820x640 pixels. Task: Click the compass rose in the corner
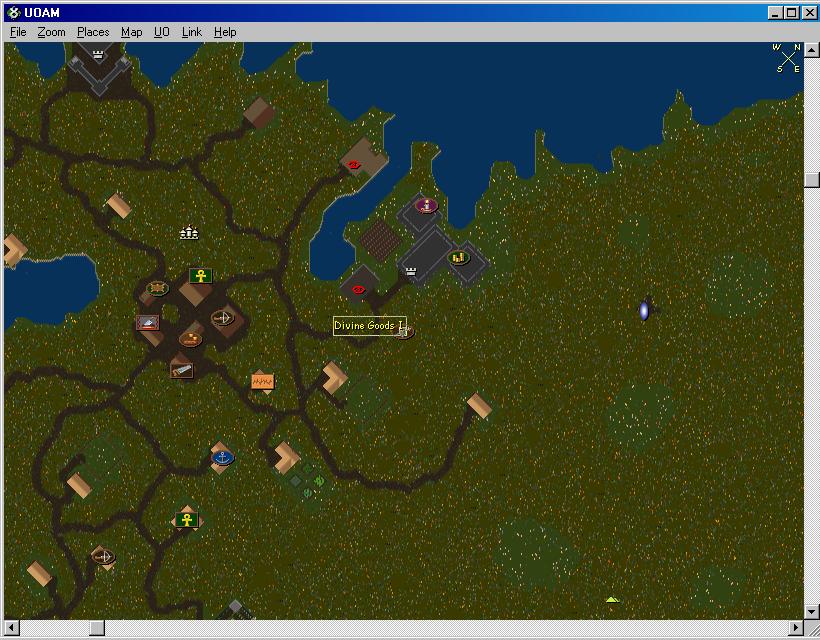coord(787,58)
